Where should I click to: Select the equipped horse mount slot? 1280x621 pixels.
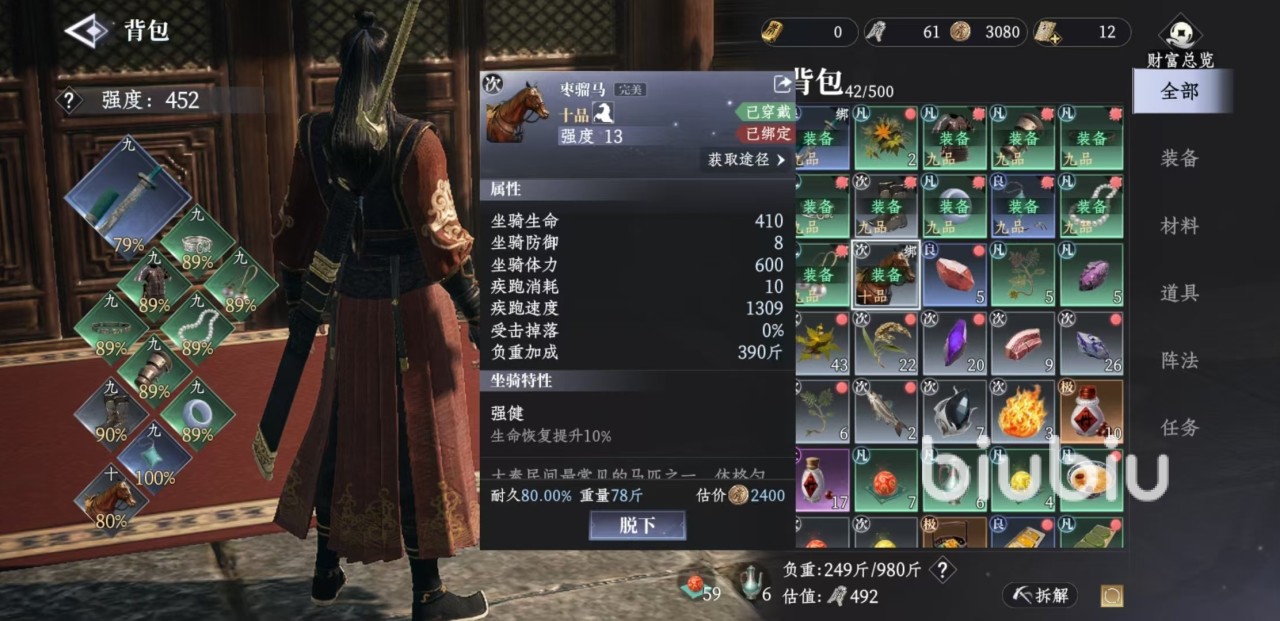(111, 497)
